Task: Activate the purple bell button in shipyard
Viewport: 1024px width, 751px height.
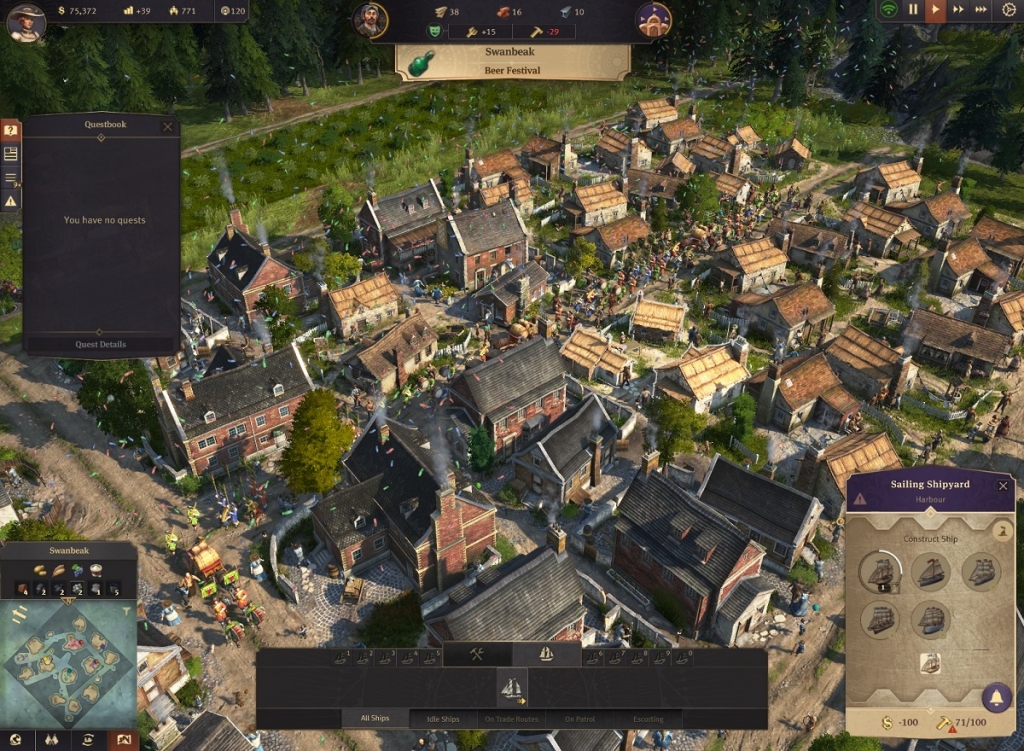Action: (995, 697)
